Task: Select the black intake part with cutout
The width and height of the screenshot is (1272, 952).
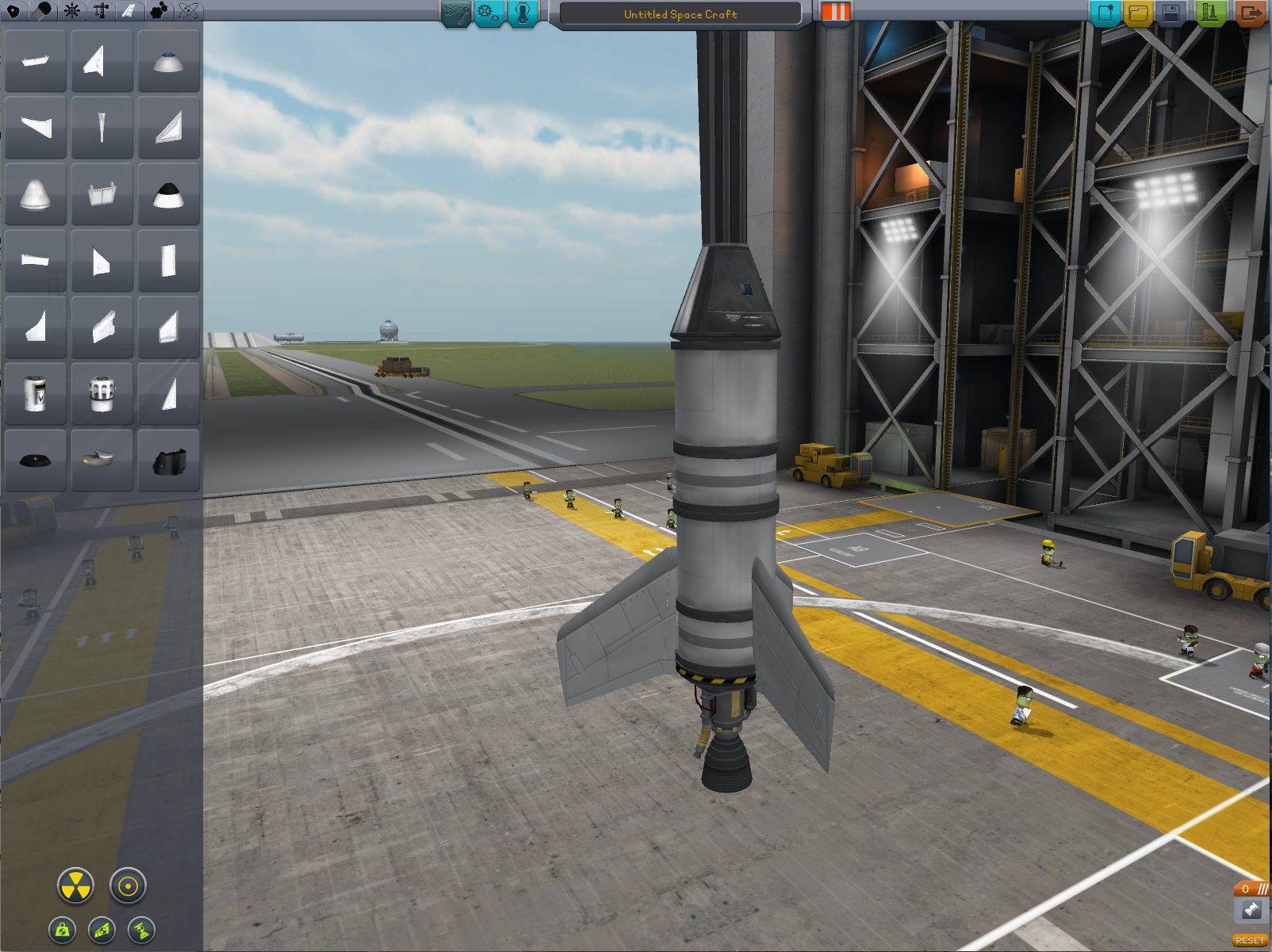Action: pos(168,461)
